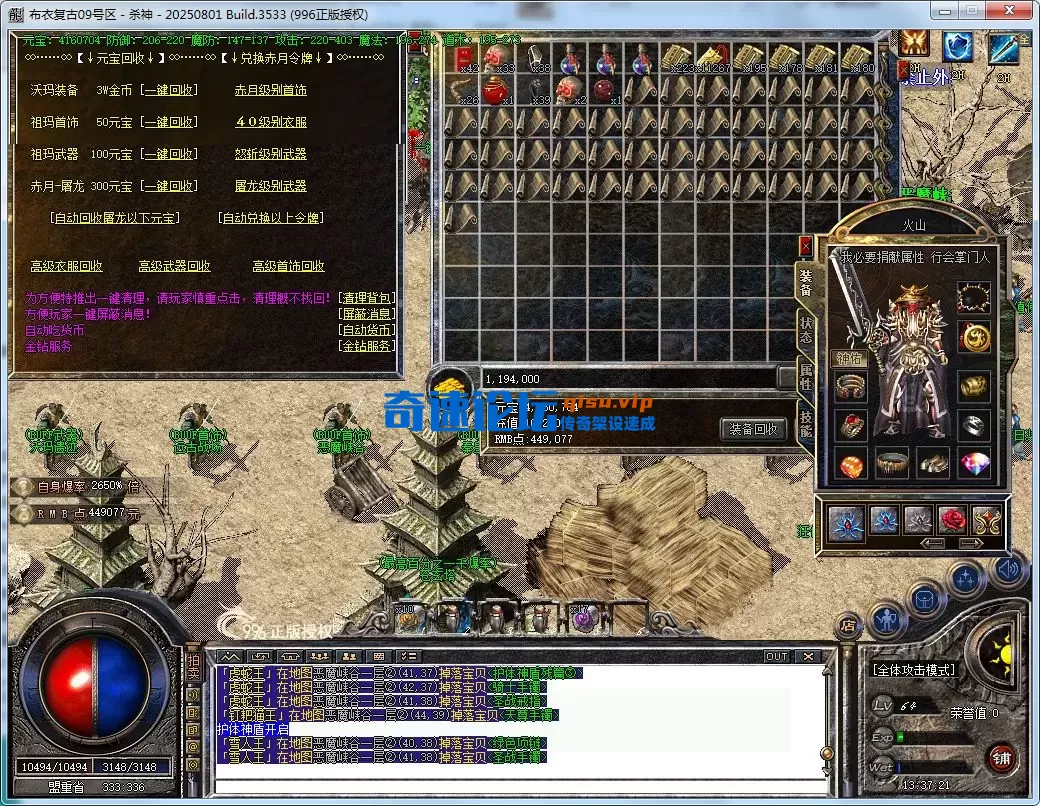Screen dimensions: 1040x806
Task: Select 屠龙级别武器 exchange option
Action: click(270, 186)
